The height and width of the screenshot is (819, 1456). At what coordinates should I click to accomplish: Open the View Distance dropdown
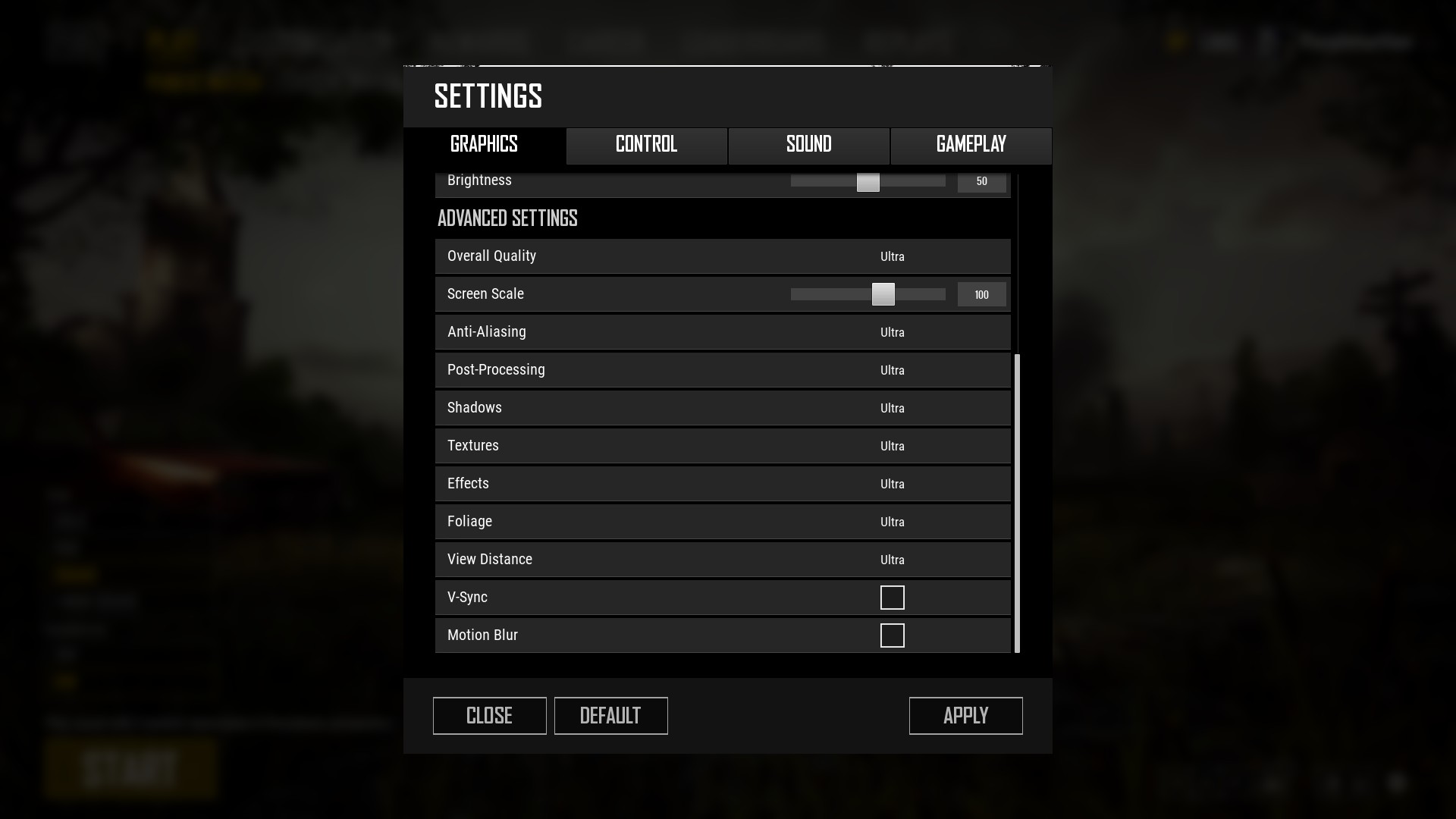[893, 560]
